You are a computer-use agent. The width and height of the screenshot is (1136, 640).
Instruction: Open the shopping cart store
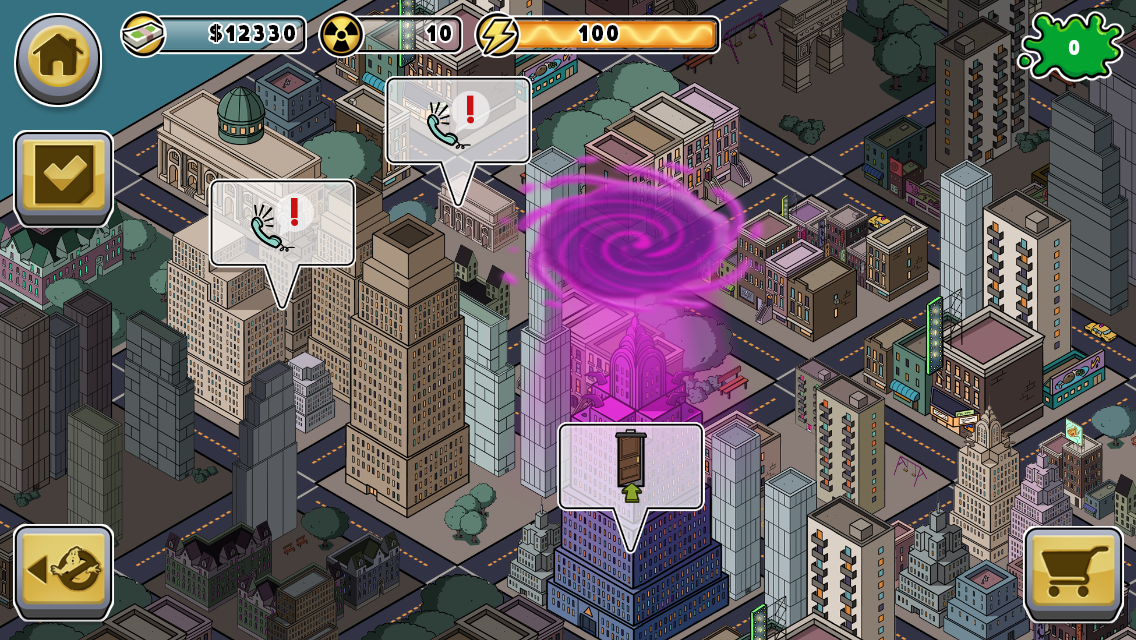coord(1073,573)
